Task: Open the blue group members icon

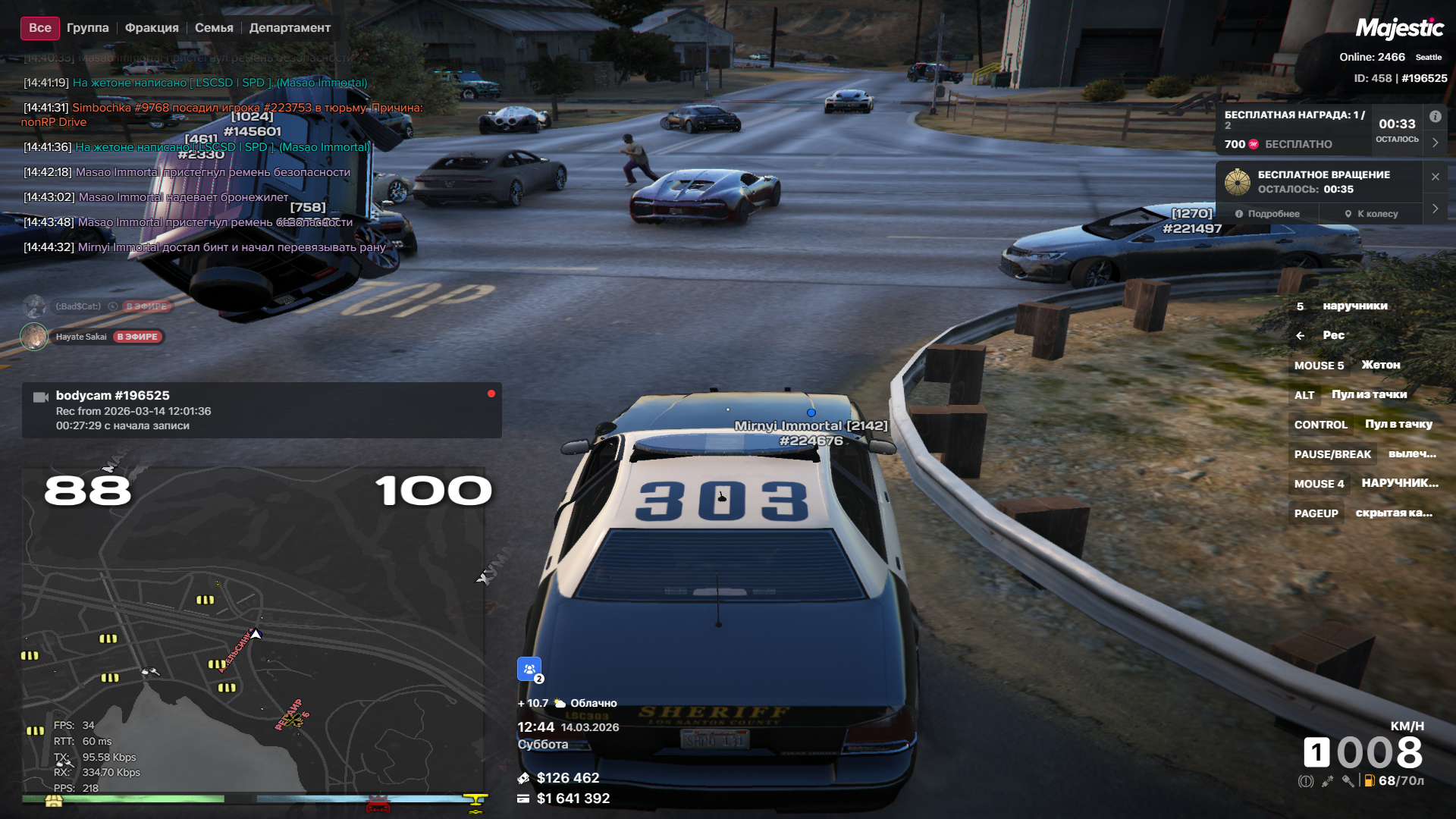Action: pos(529,669)
